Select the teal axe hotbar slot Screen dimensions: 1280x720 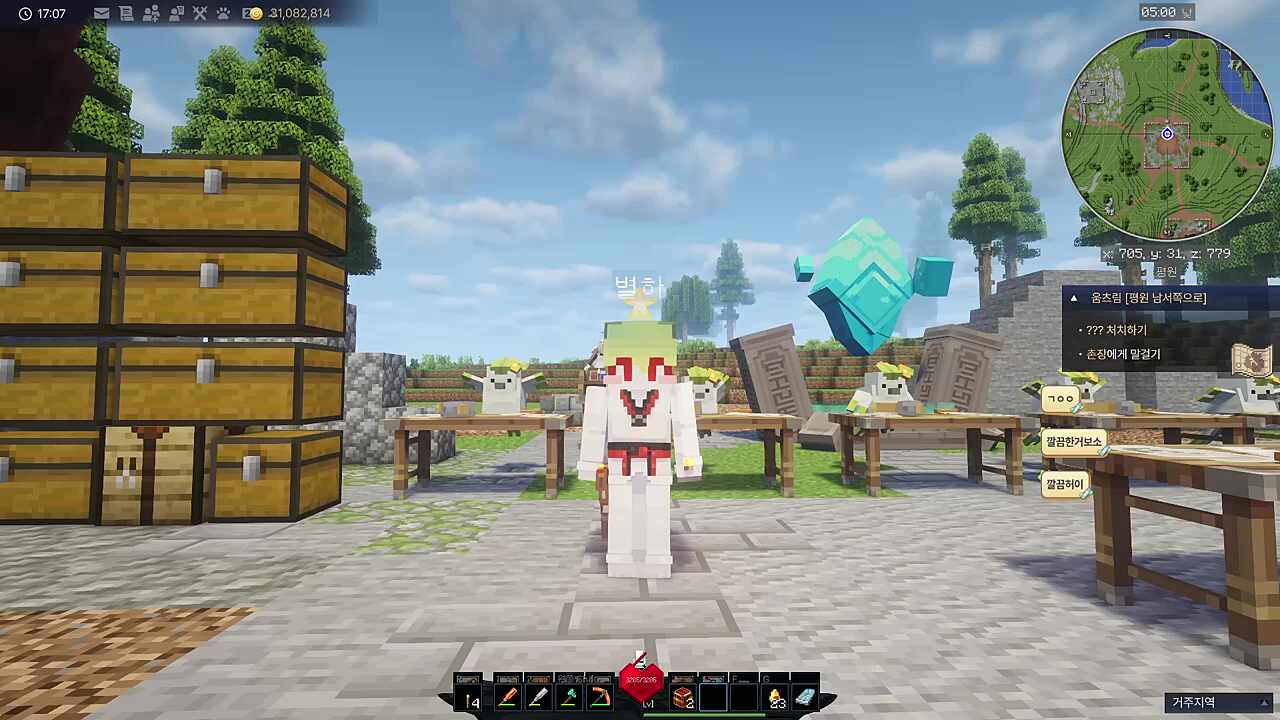click(569, 697)
